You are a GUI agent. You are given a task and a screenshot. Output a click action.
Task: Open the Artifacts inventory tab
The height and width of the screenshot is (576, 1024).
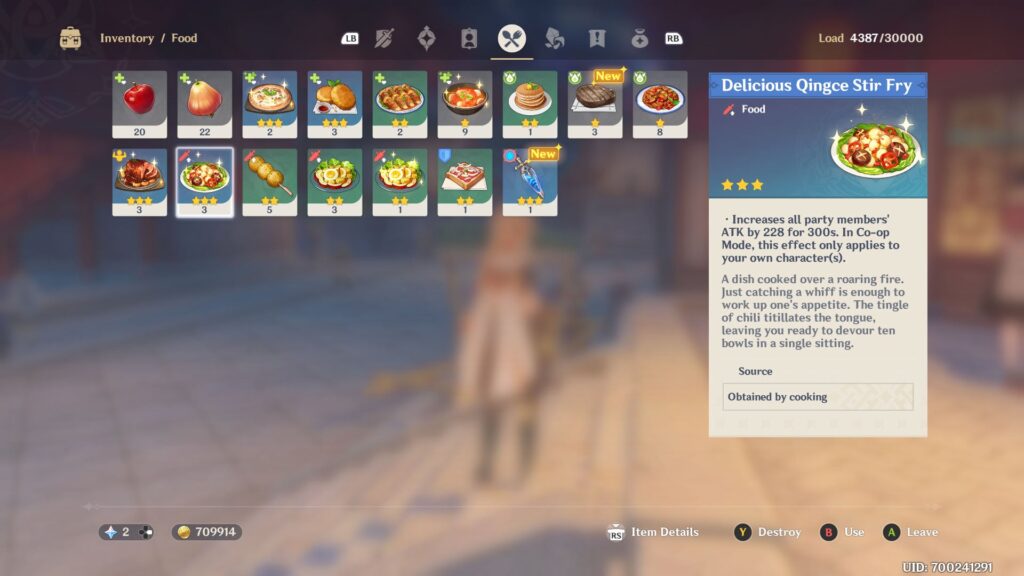(x=426, y=39)
